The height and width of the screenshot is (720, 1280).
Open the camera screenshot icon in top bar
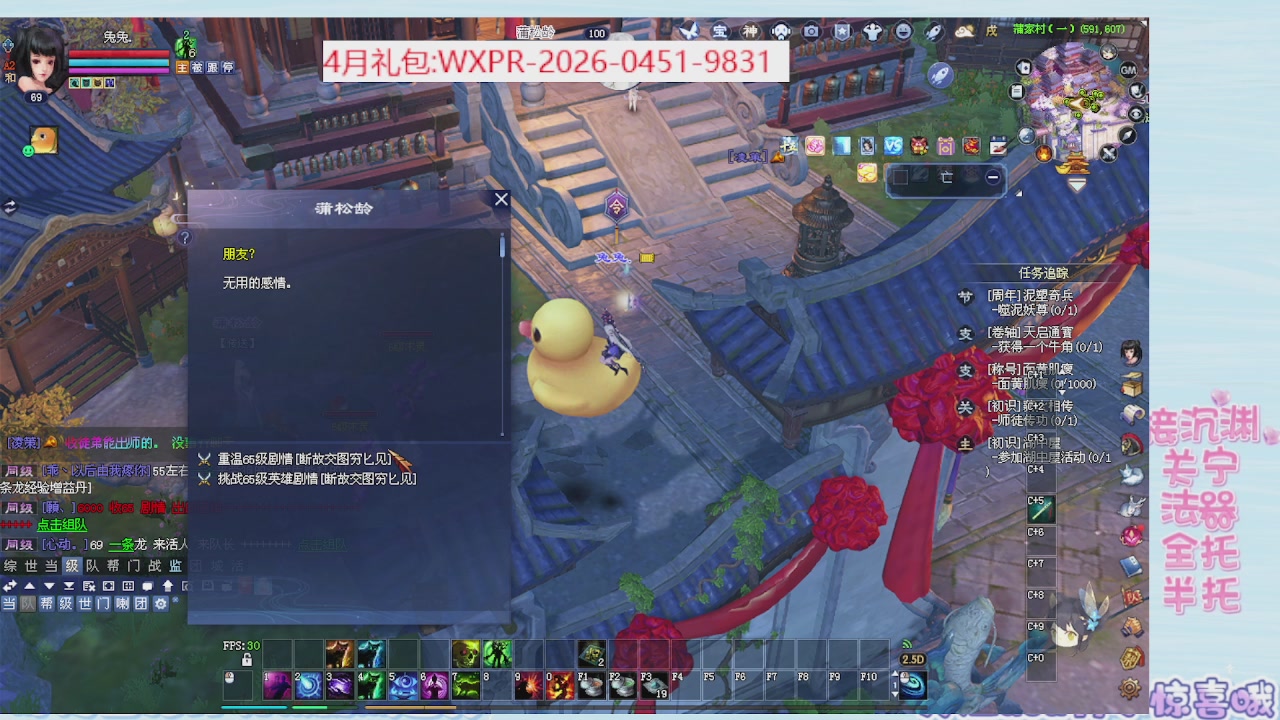tap(810, 32)
